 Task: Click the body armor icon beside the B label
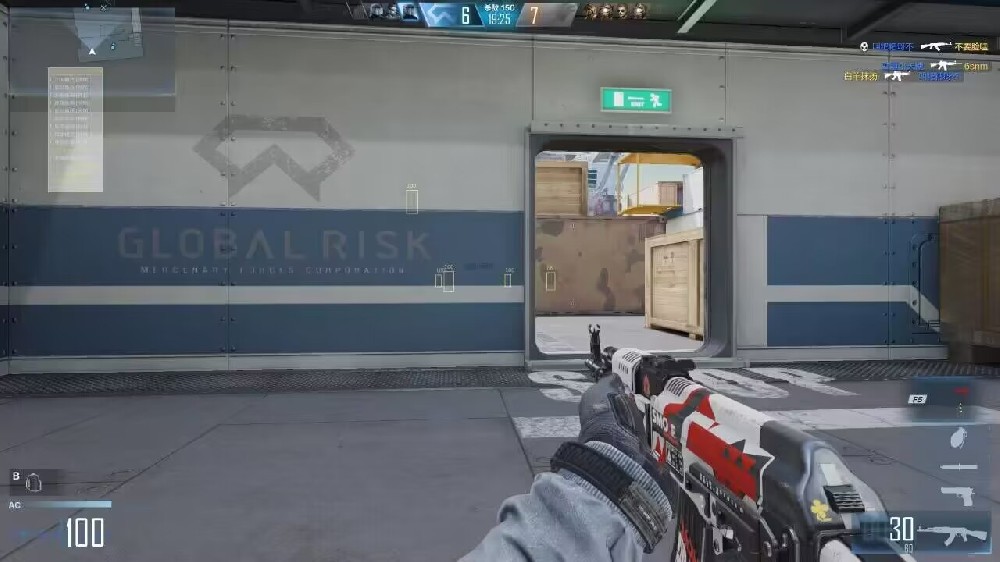point(33,481)
